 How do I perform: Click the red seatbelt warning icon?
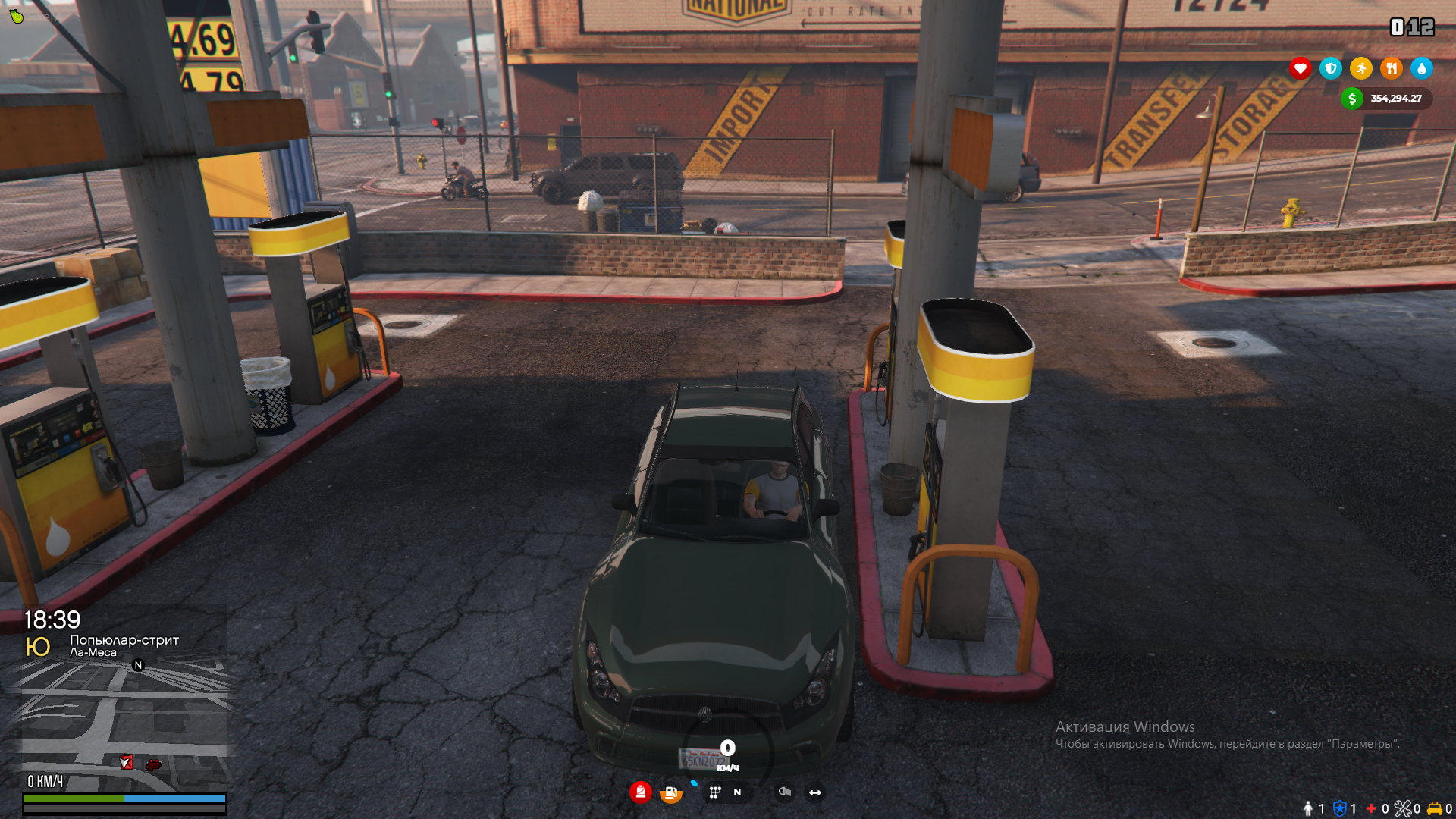pos(641,792)
